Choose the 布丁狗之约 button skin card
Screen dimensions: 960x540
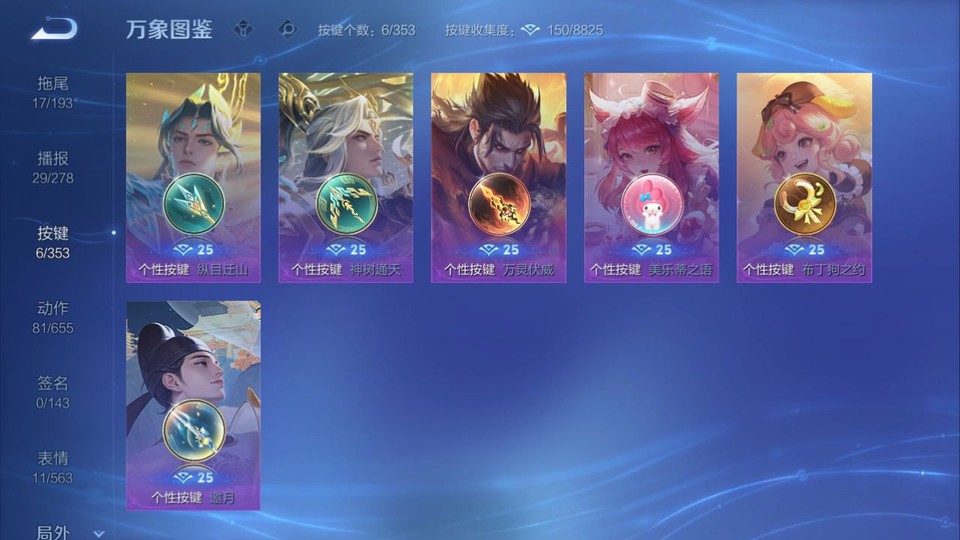click(804, 178)
